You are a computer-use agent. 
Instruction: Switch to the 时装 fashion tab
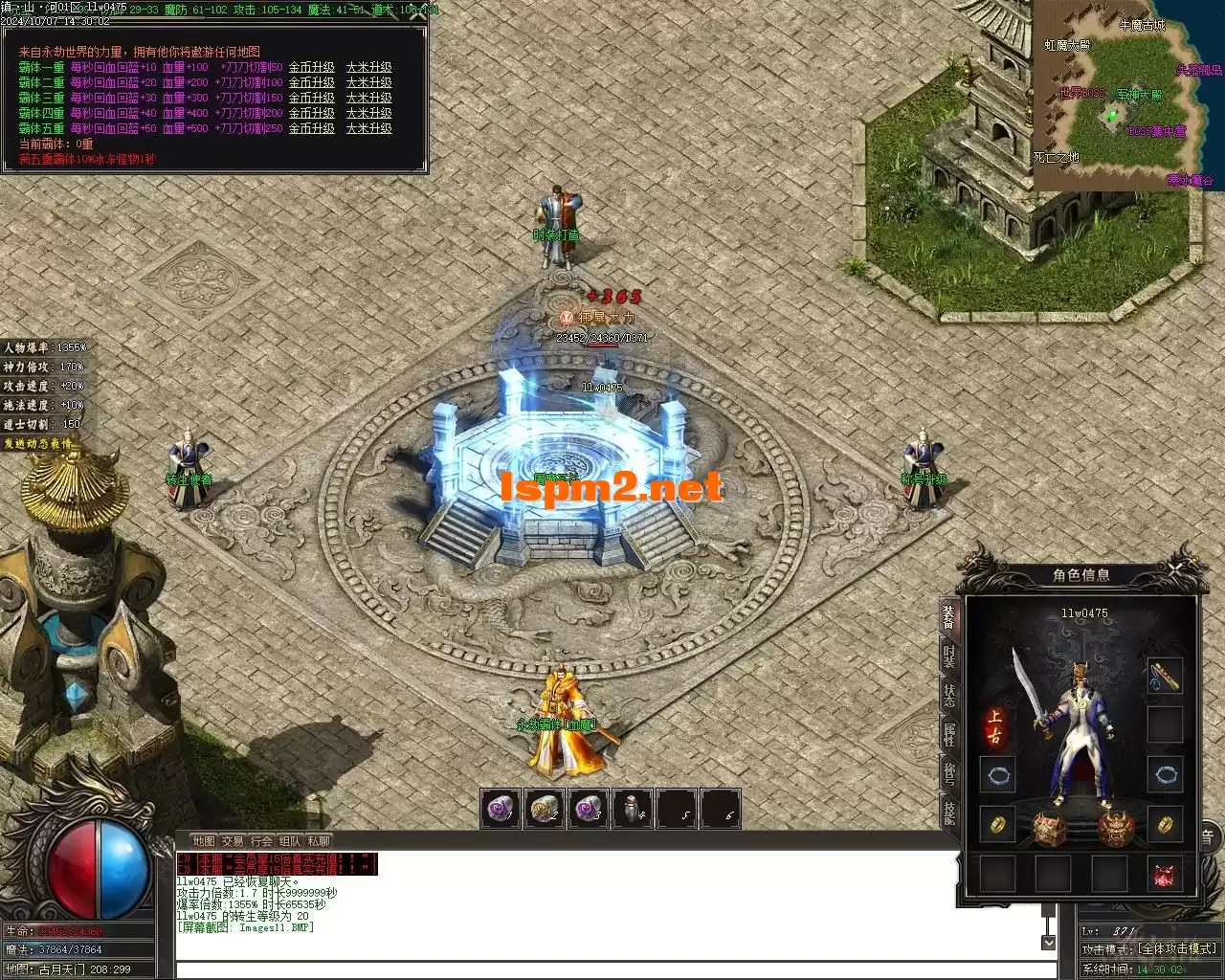[948, 656]
